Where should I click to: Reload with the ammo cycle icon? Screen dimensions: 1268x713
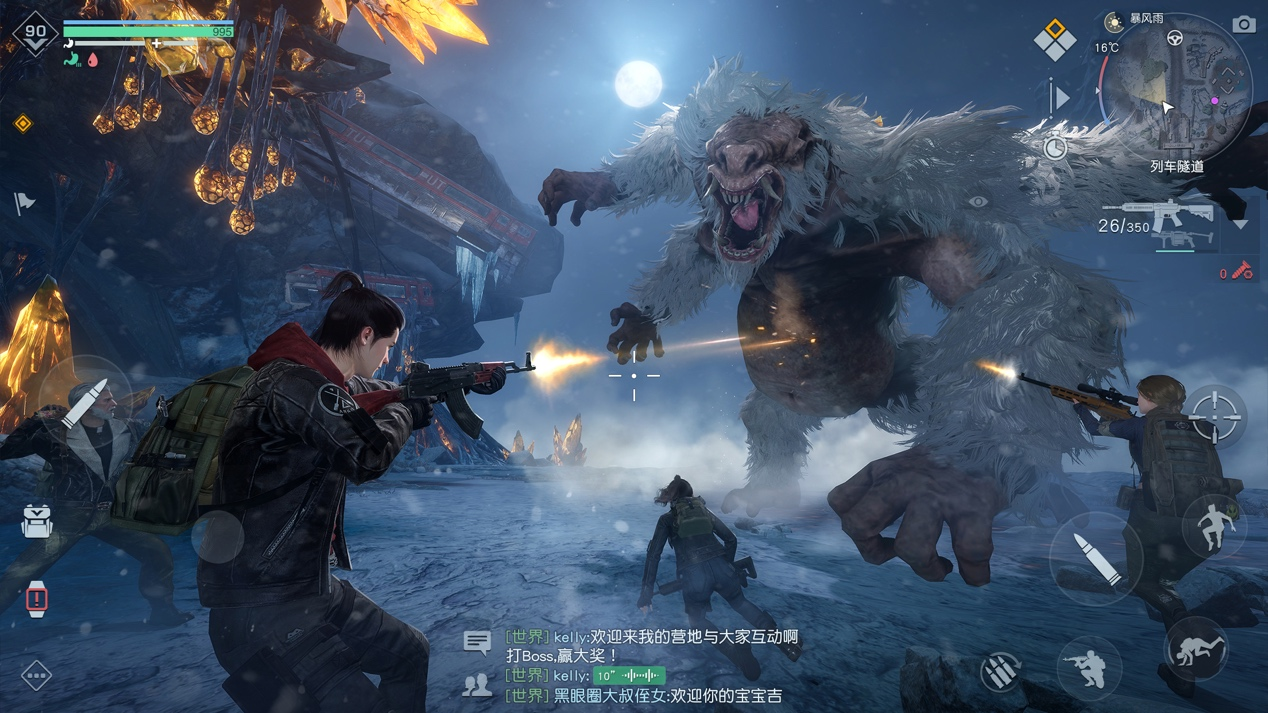[x=1000, y=670]
